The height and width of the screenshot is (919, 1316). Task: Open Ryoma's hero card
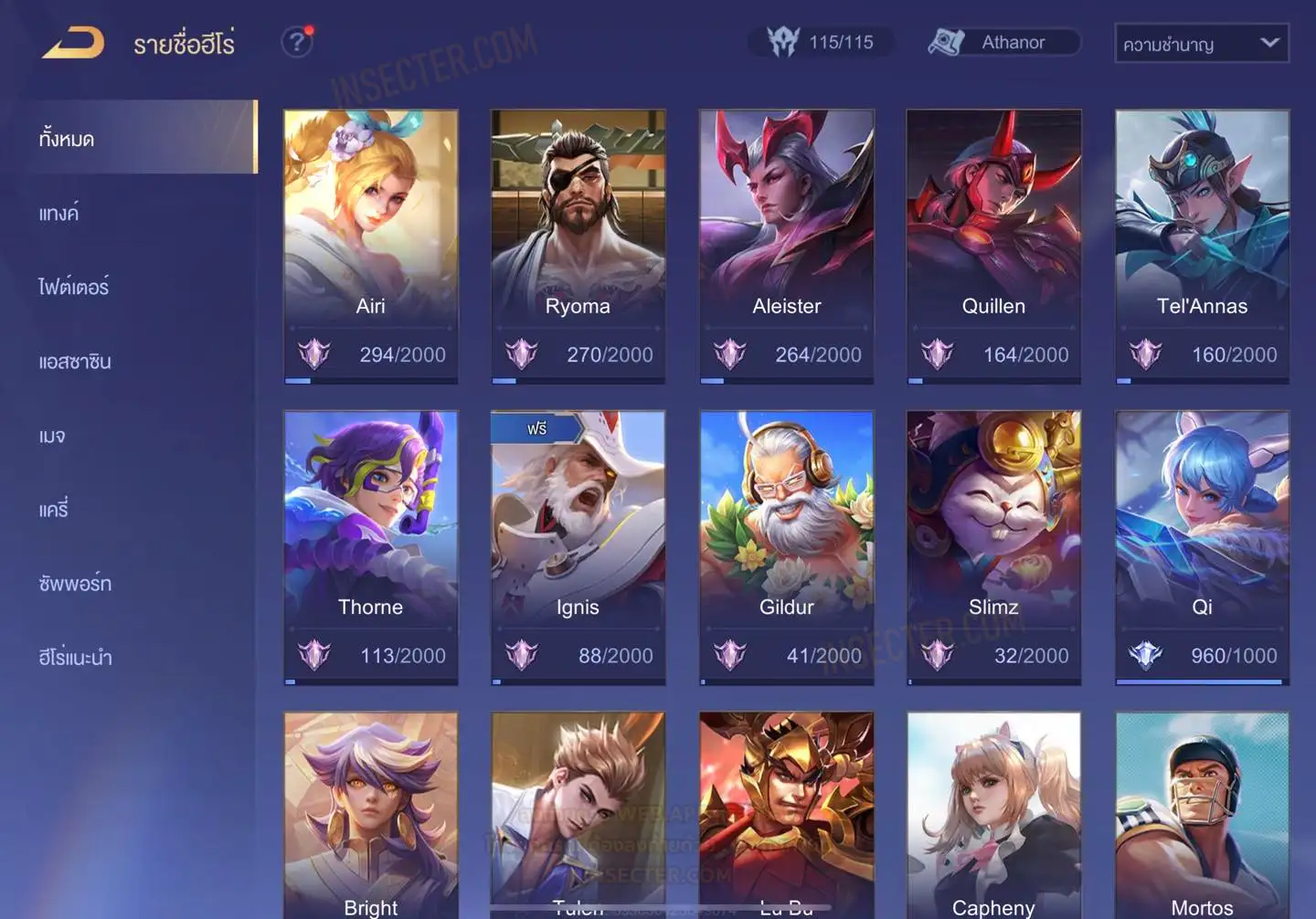pos(578,245)
